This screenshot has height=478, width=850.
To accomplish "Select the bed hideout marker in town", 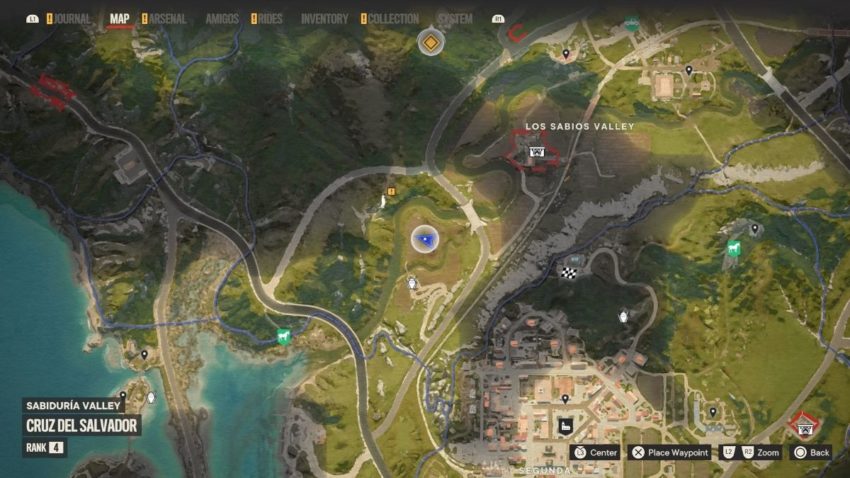I will pyautogui.click(x=565, y=427).
